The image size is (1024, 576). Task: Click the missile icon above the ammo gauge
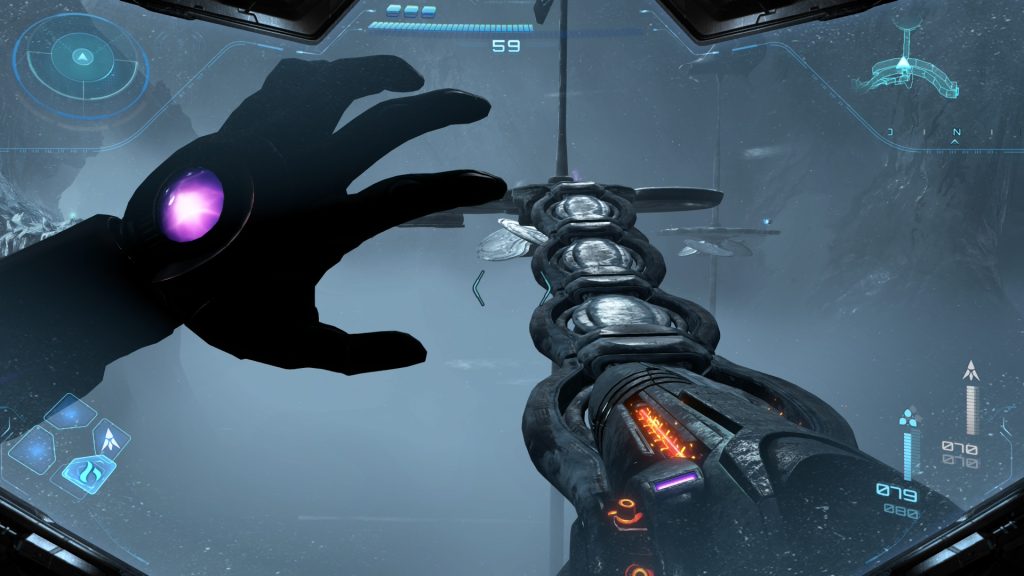coord(969,371)
